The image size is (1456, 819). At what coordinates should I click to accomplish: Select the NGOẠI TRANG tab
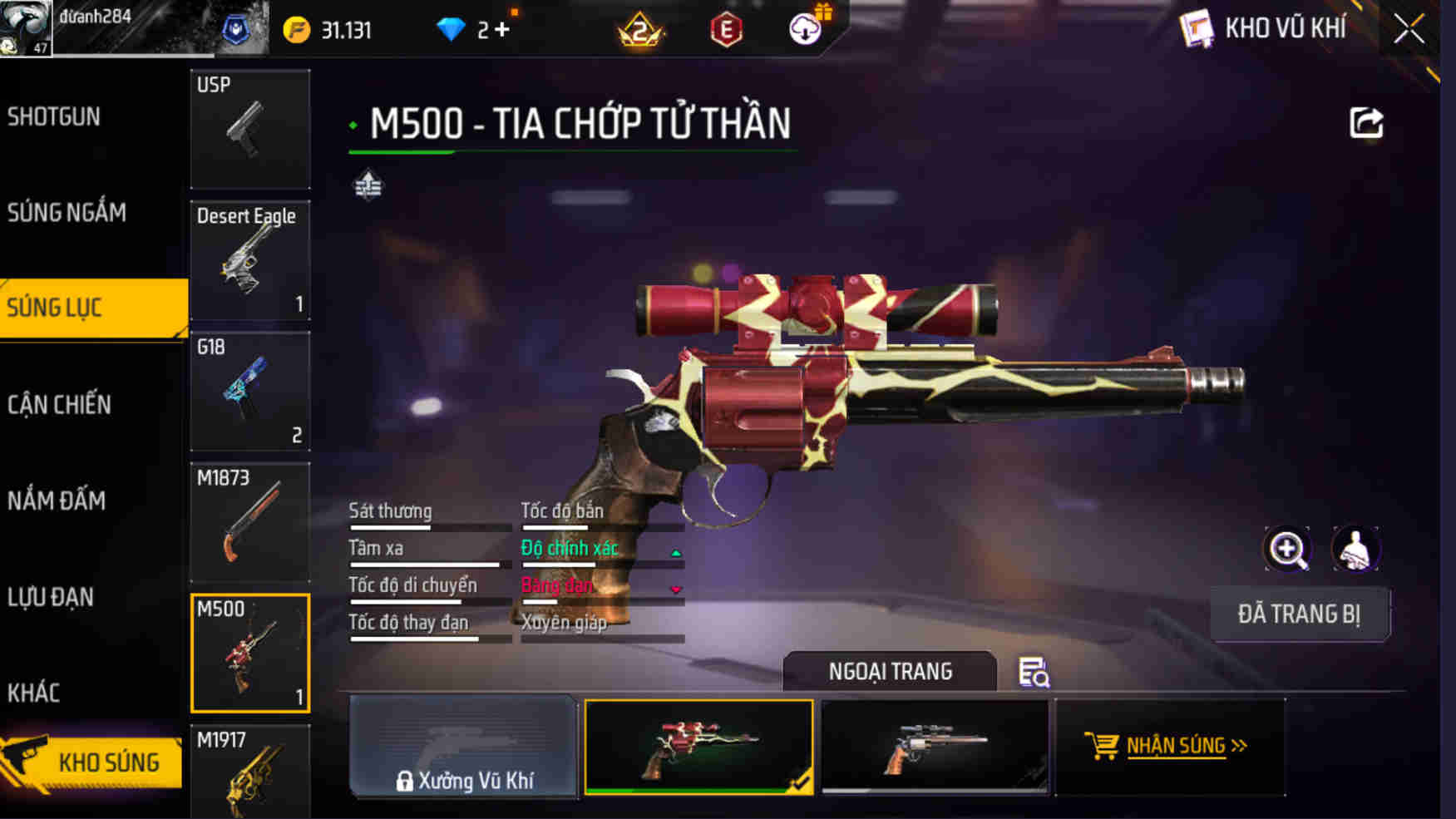[x=890, y=672]
